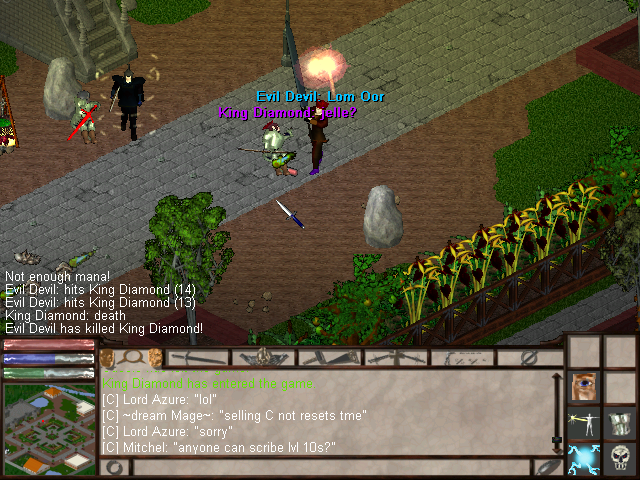
Task: Open the tab with the slashed circle
Action: [530, 357]
